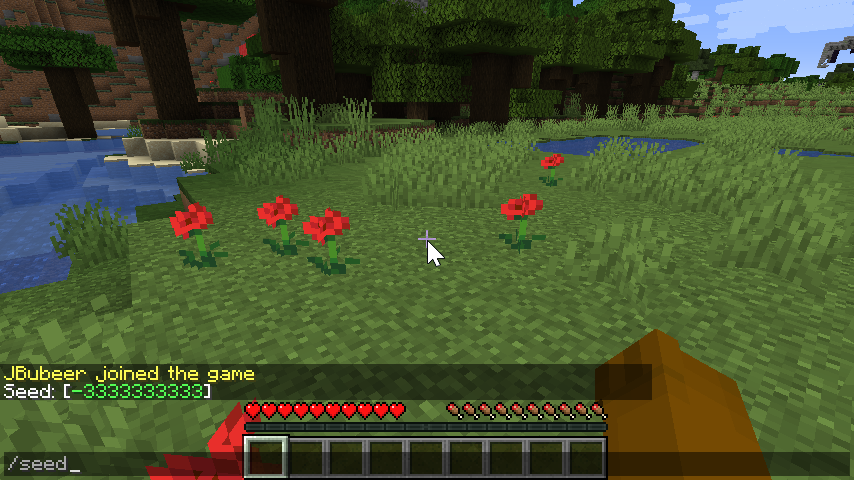Select the highlighted first hotbar slot

click(x=267, y=457)
